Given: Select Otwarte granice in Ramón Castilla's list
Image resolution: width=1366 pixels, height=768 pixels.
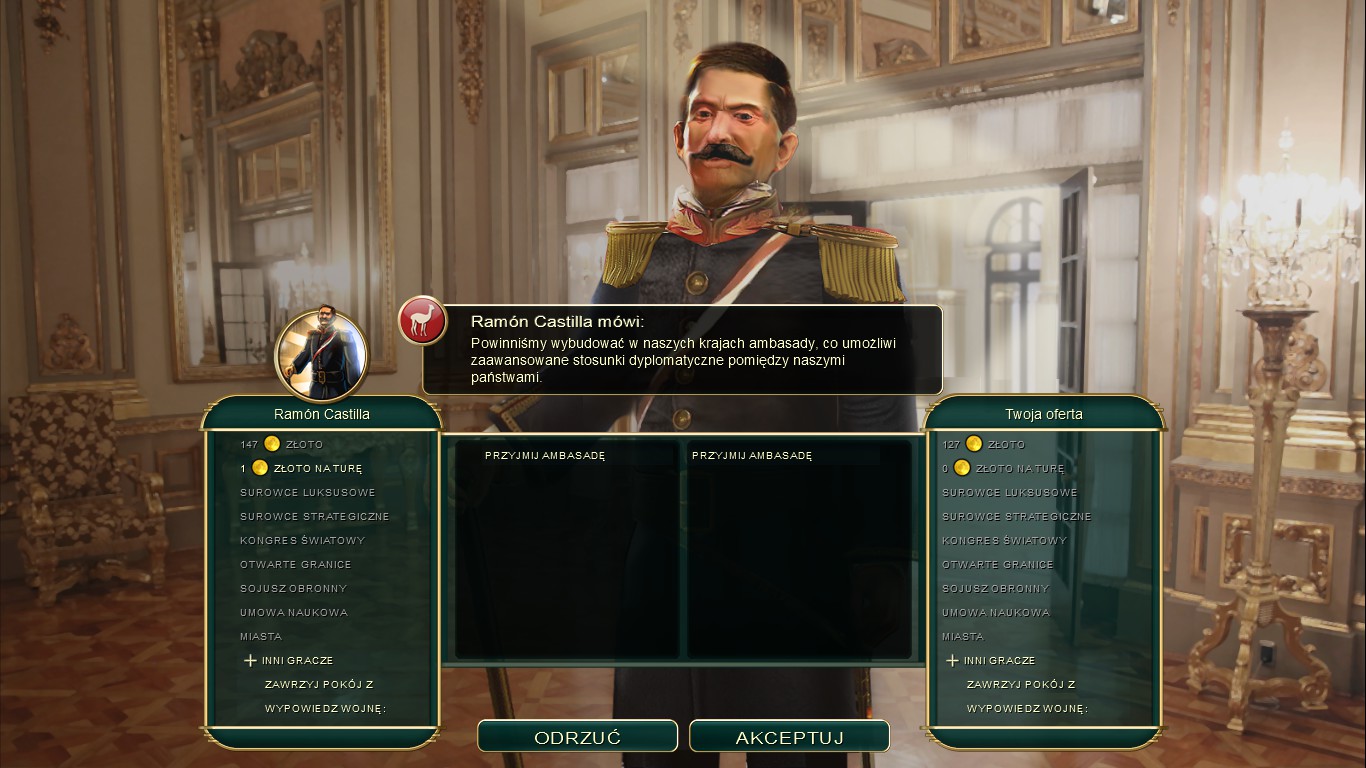Looking at the screenshot, I should tap(296, 564).
